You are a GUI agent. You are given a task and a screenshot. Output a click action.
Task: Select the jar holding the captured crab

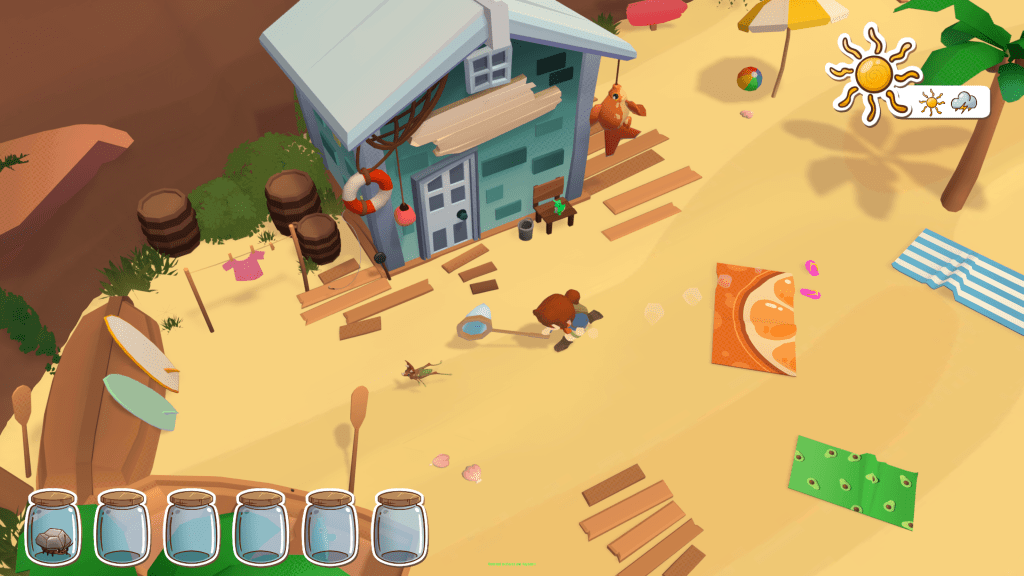52,528
